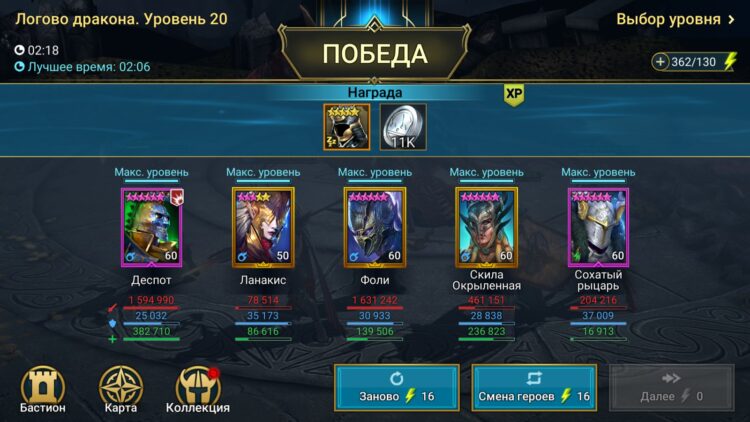
Task: Inspect the 11K silver coins reward
Action: click(403, 127)
